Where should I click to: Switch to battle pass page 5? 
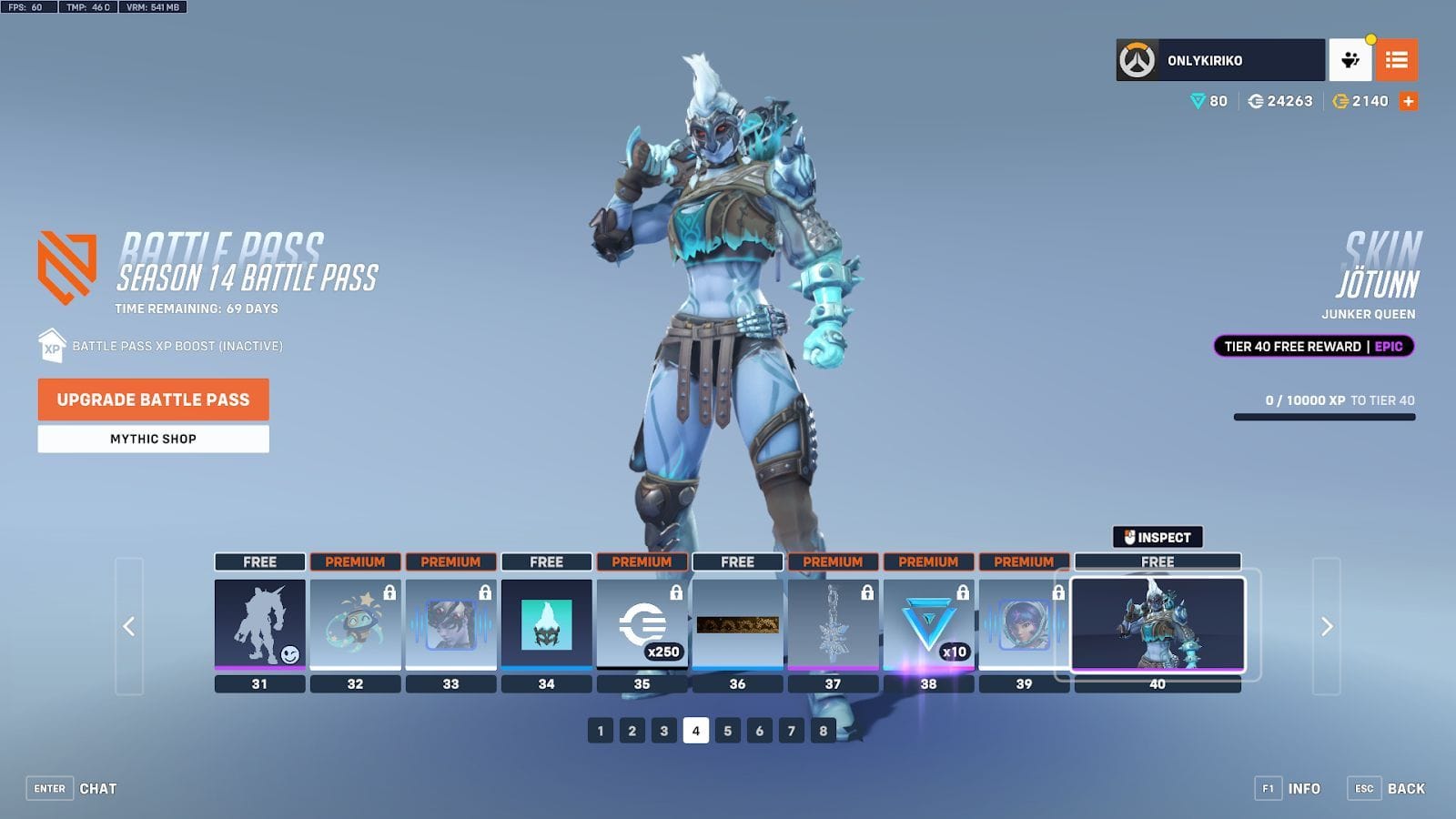726,729
